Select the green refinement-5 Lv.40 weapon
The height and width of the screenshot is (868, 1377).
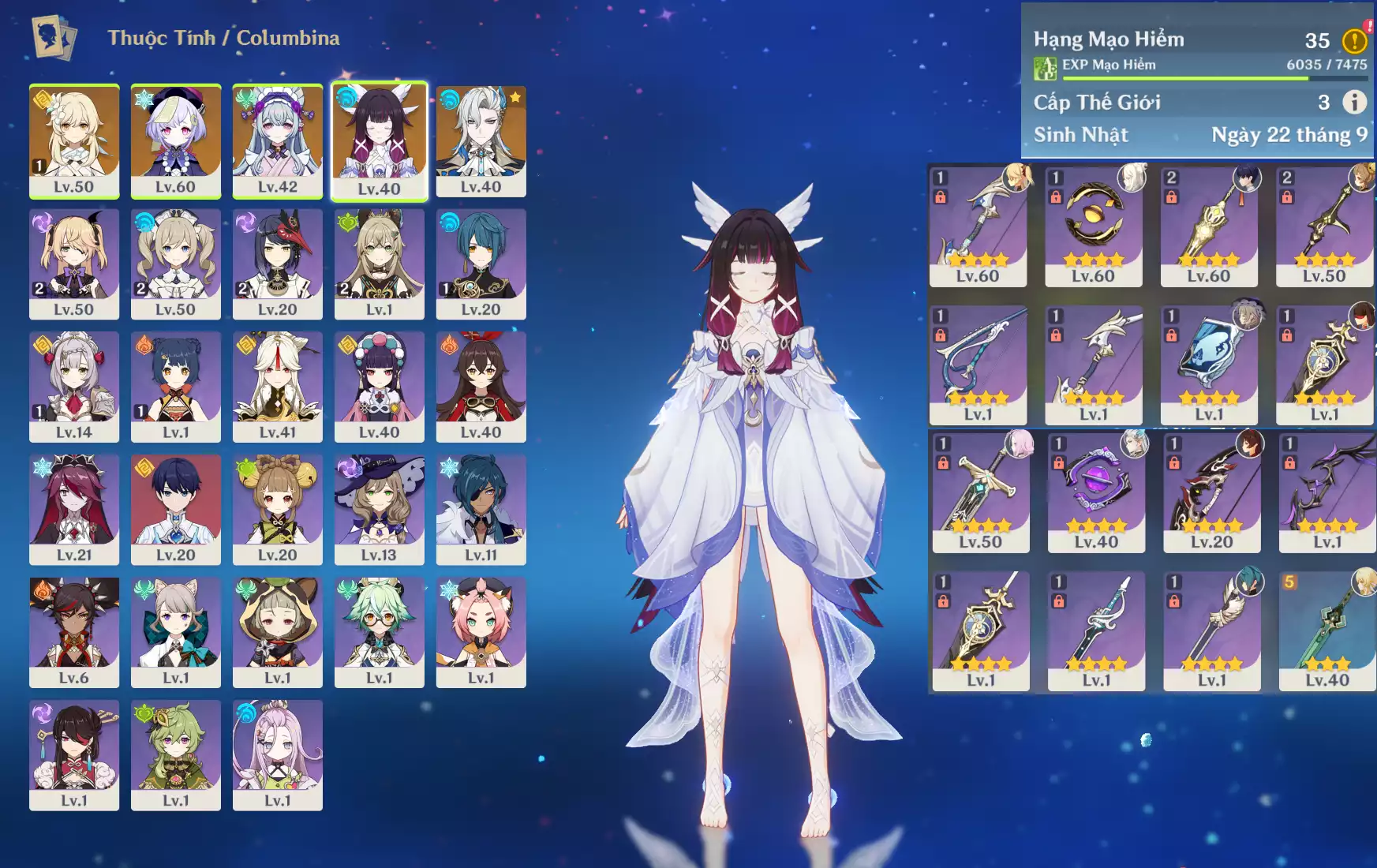pos(1326,630)
